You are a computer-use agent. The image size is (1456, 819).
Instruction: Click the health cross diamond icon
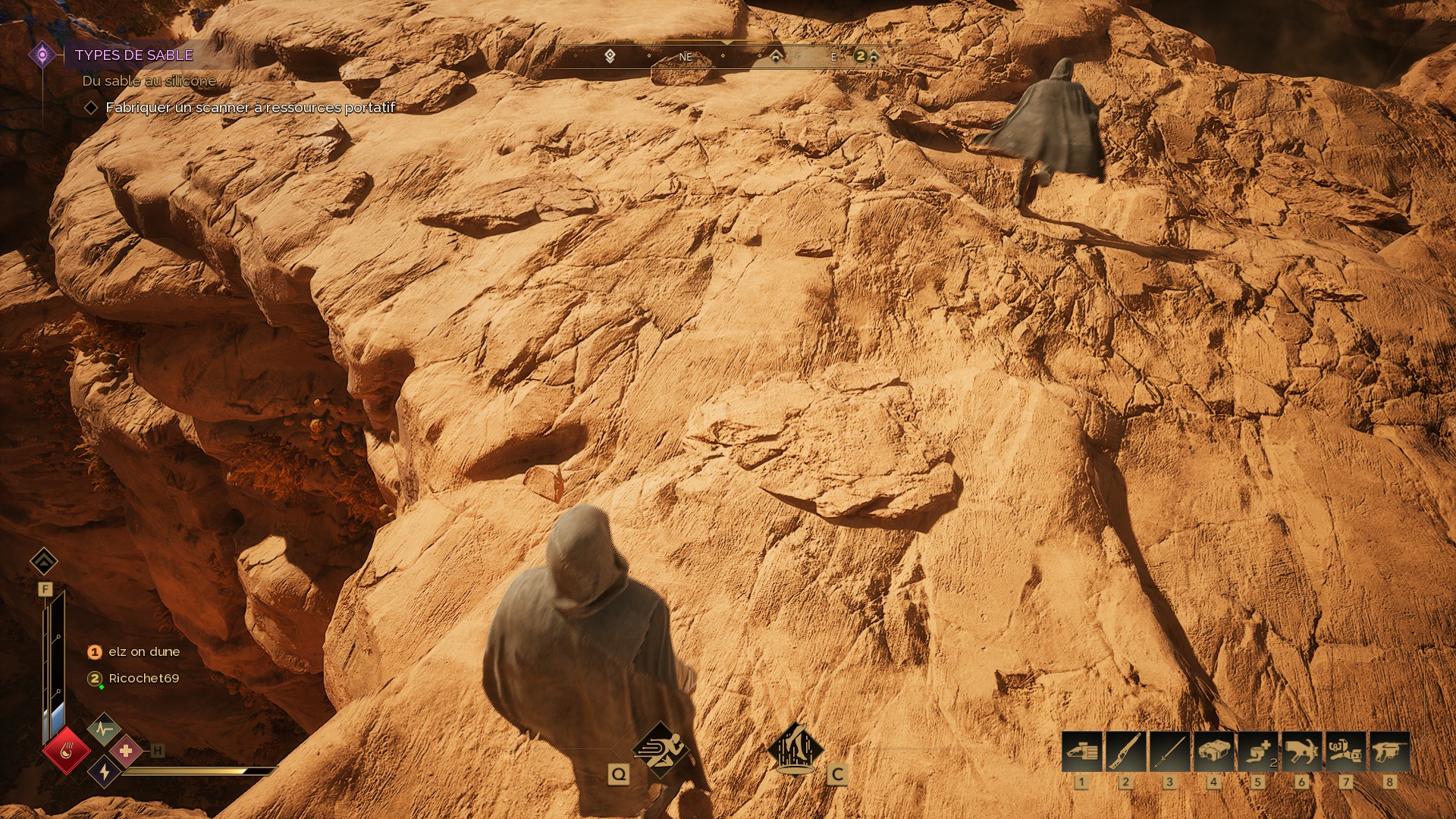[x=126, y=751]
